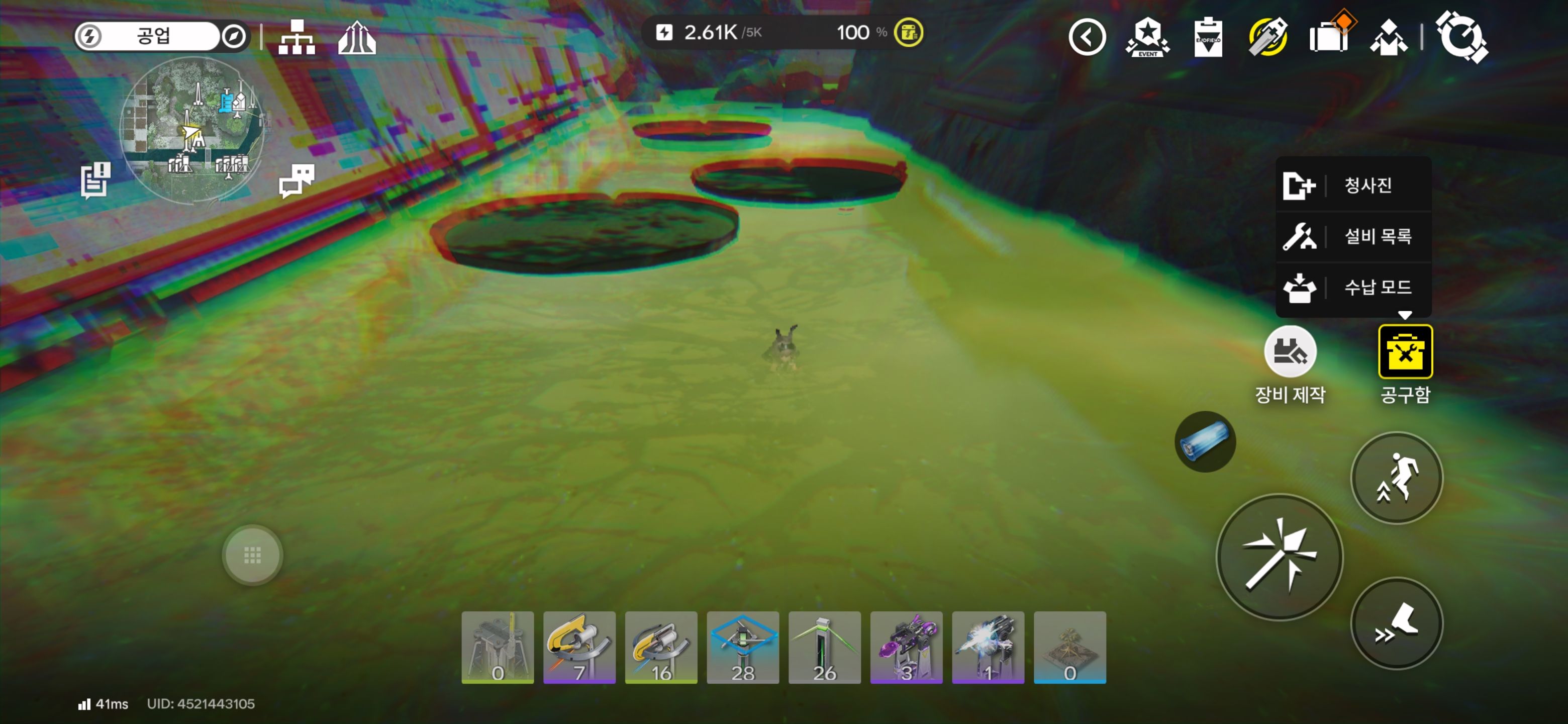This screenshot has width=1568, height=724.
Task: Open the hierarchy tree icon
Action: [297, 37]
